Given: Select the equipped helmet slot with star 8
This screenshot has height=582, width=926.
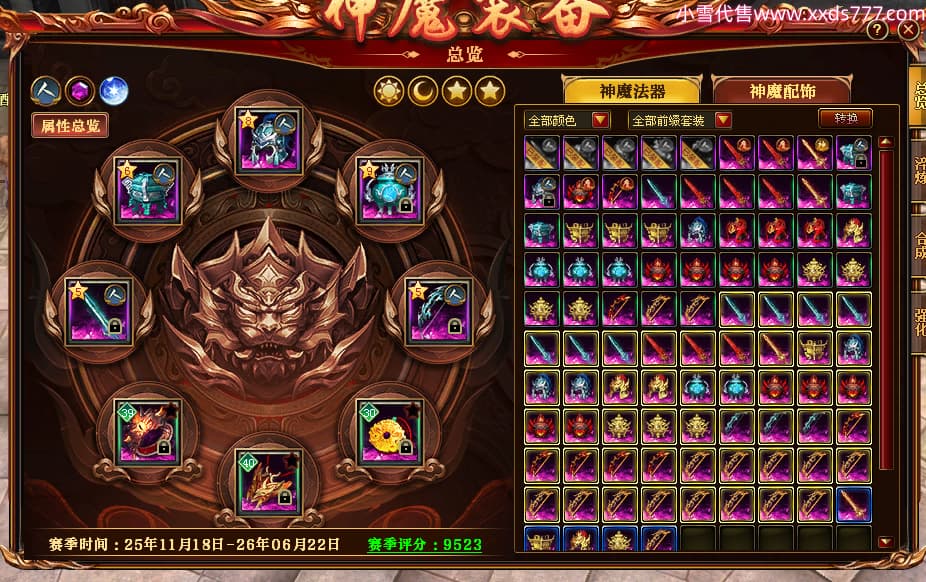Looking at the screenshot, I should [x=268, y=139].
